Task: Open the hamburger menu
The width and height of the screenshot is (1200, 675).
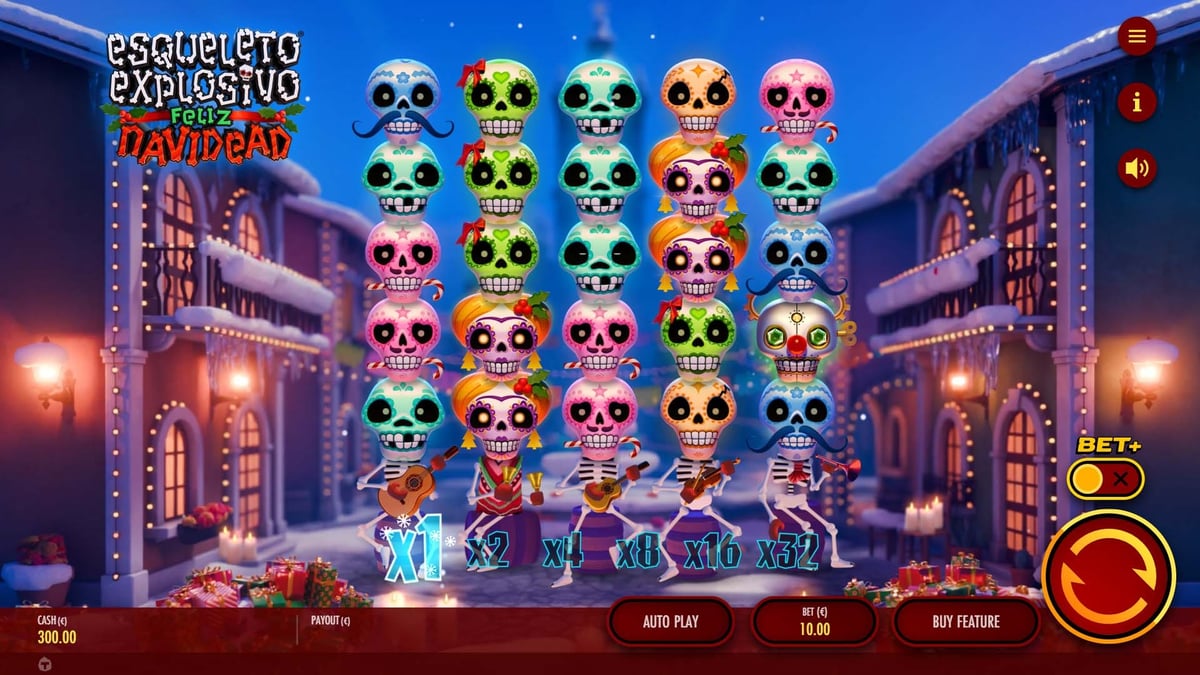Action: point(1136,37)
